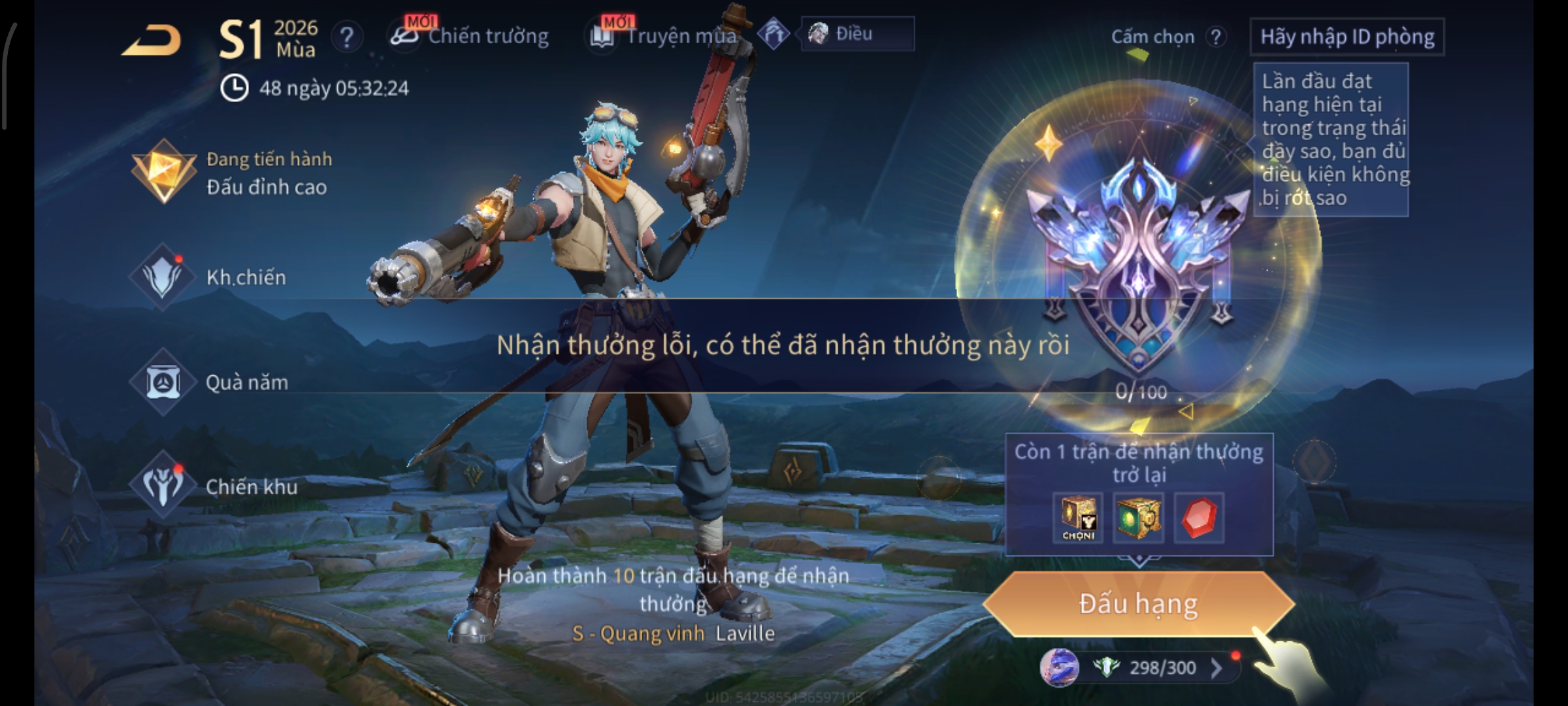
Task: Go back with the golden arrow
Action: (152, 41)
